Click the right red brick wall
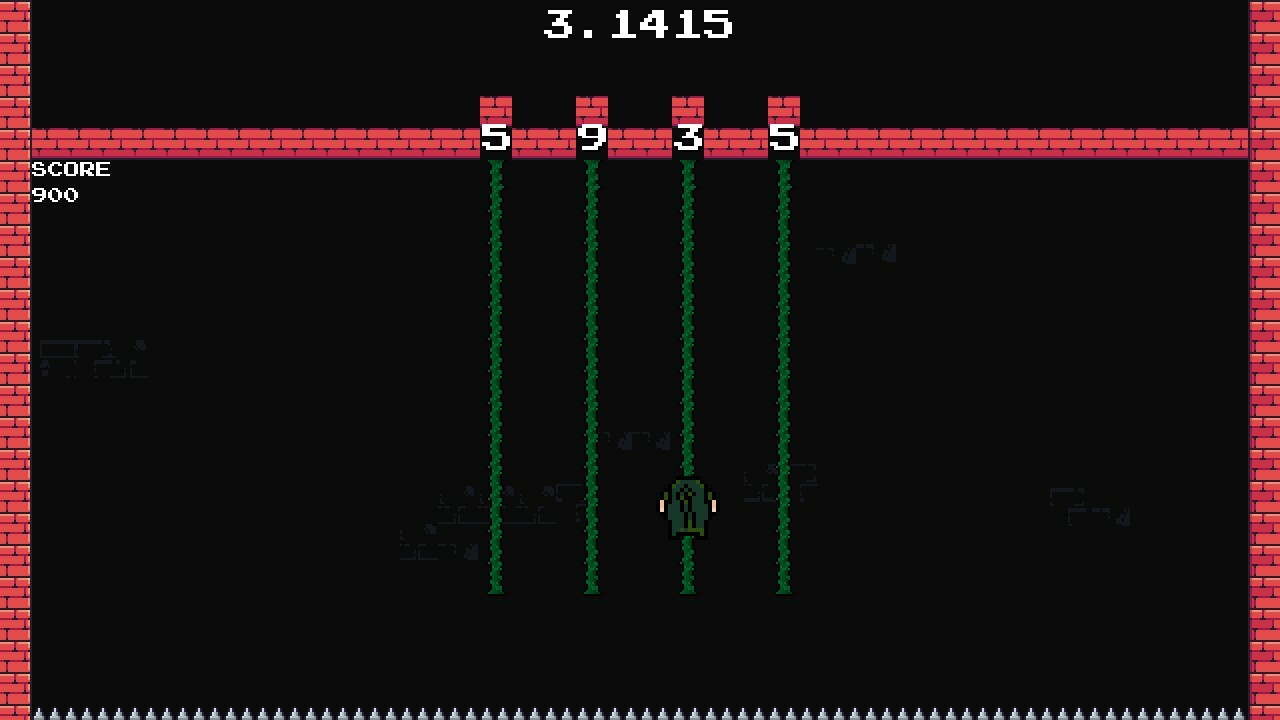This screenshot has height=720, width=1280. pyautogui.click(x=1264, y=400)
